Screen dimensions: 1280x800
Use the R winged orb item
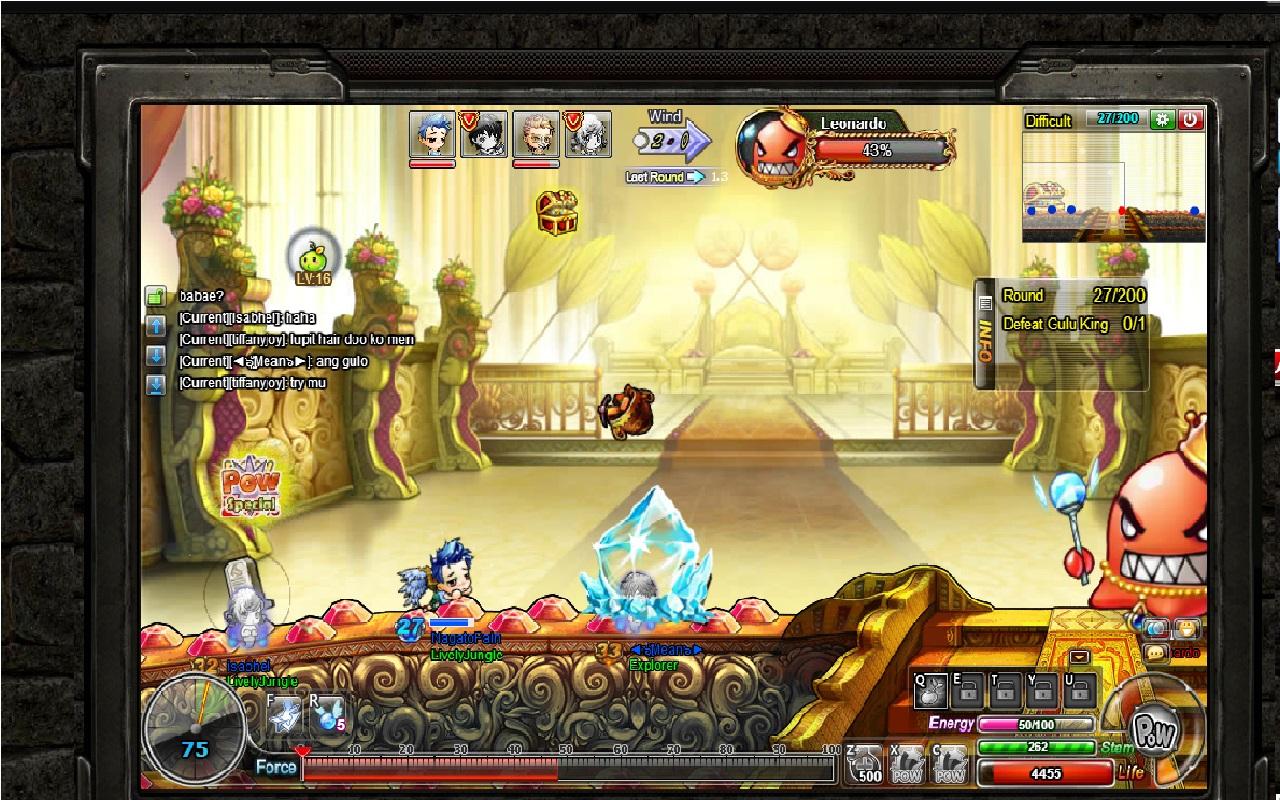pyautogui.click(x=328, y=714)
